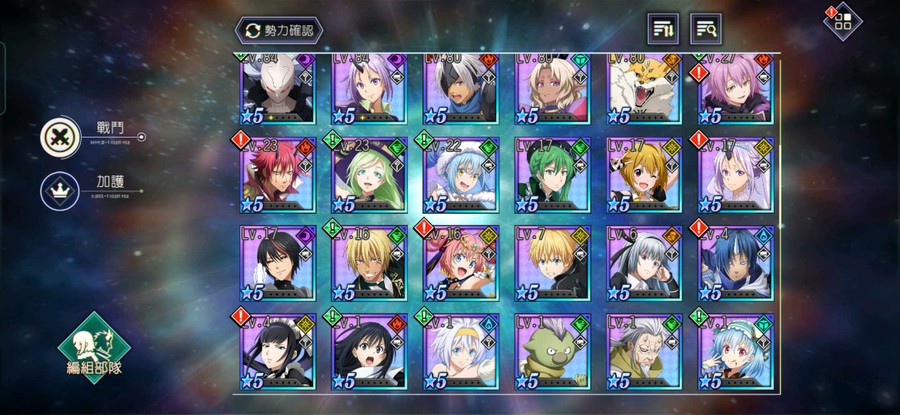Viewport: 900px width, 415px height.
Task: Open the sort order button
Action: pyautogui.click(x=662, y=30)
